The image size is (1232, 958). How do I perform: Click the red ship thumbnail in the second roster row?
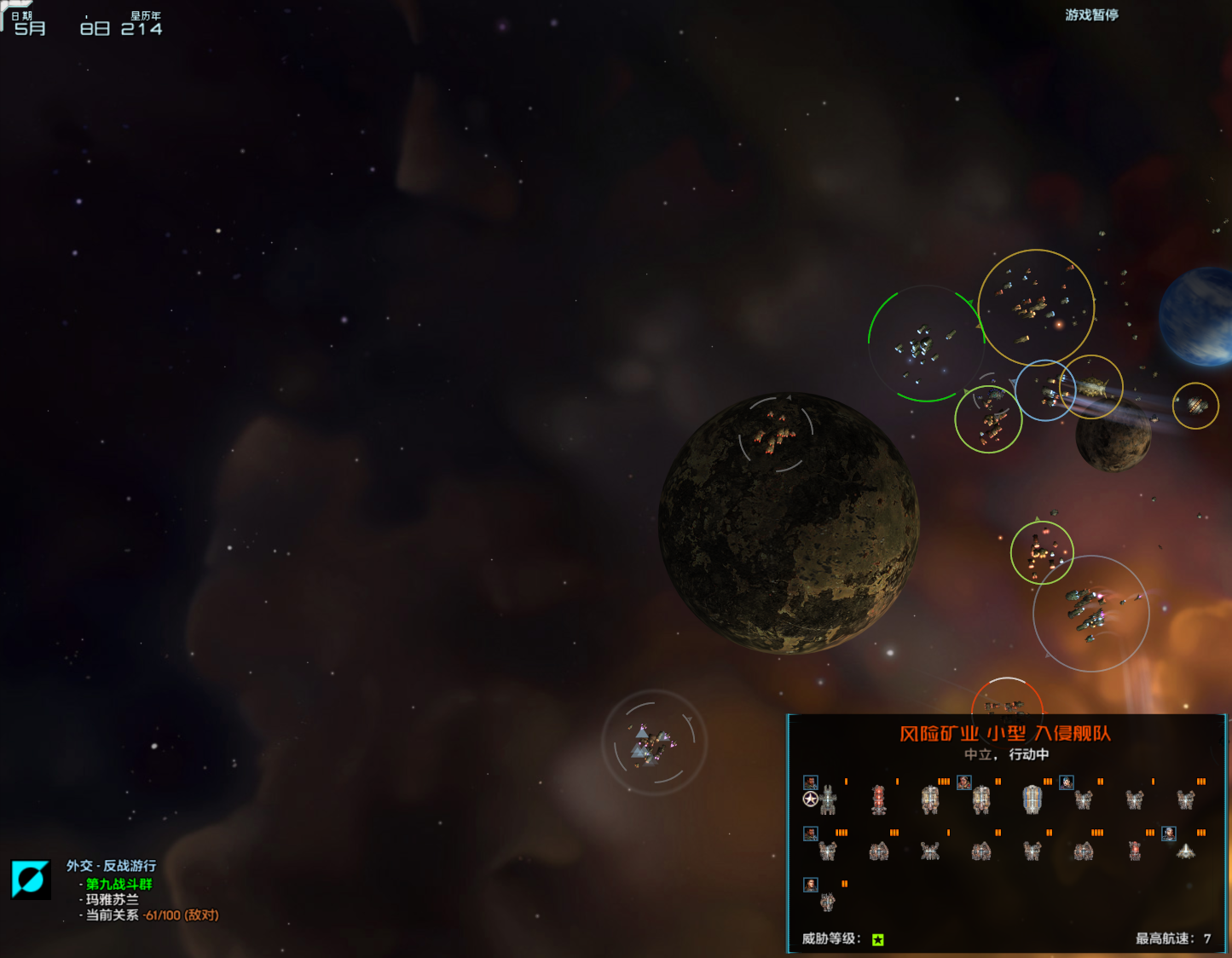pyautogui.click(x=1134, y=850)
